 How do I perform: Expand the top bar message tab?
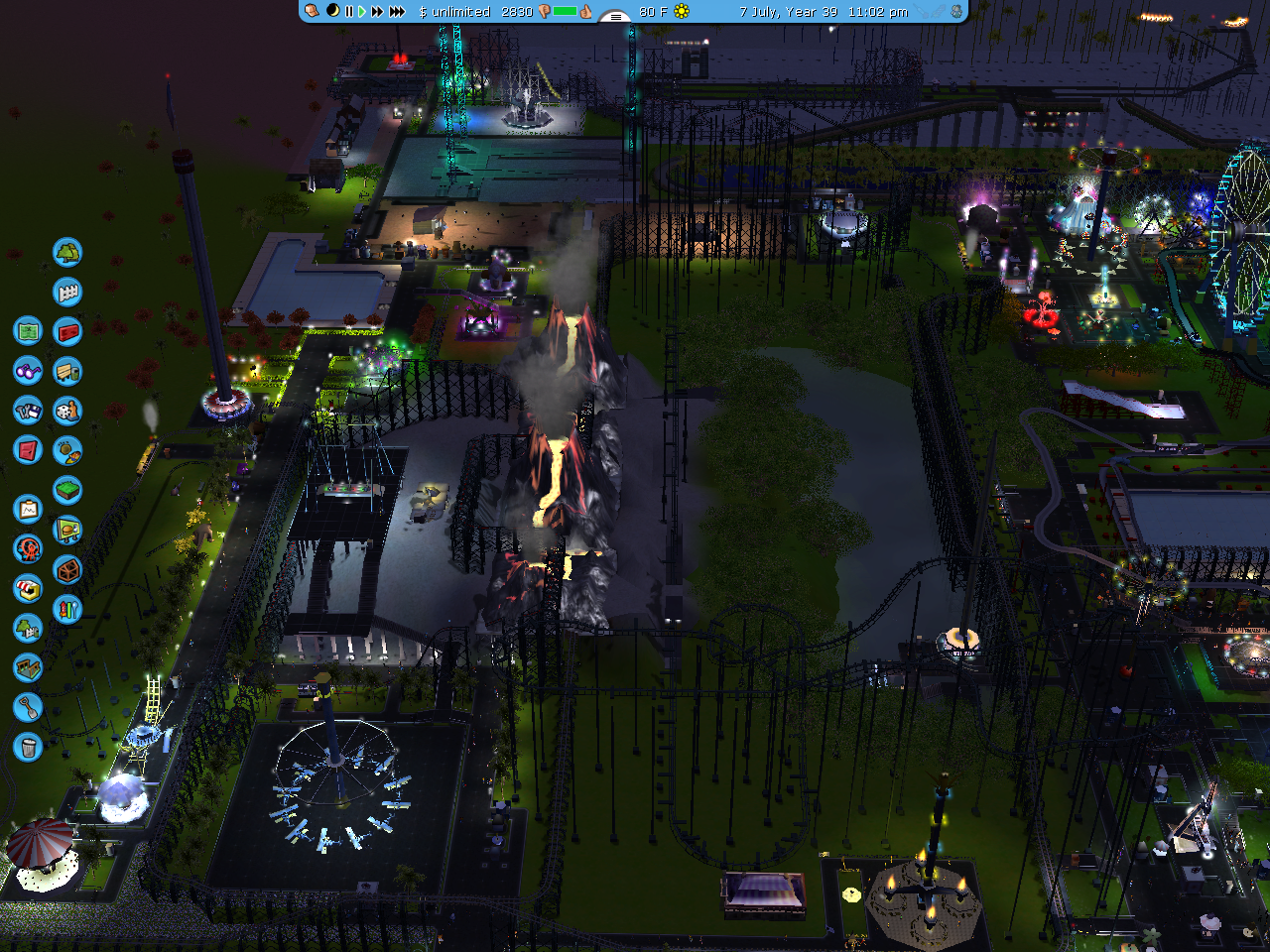(616, 16)
